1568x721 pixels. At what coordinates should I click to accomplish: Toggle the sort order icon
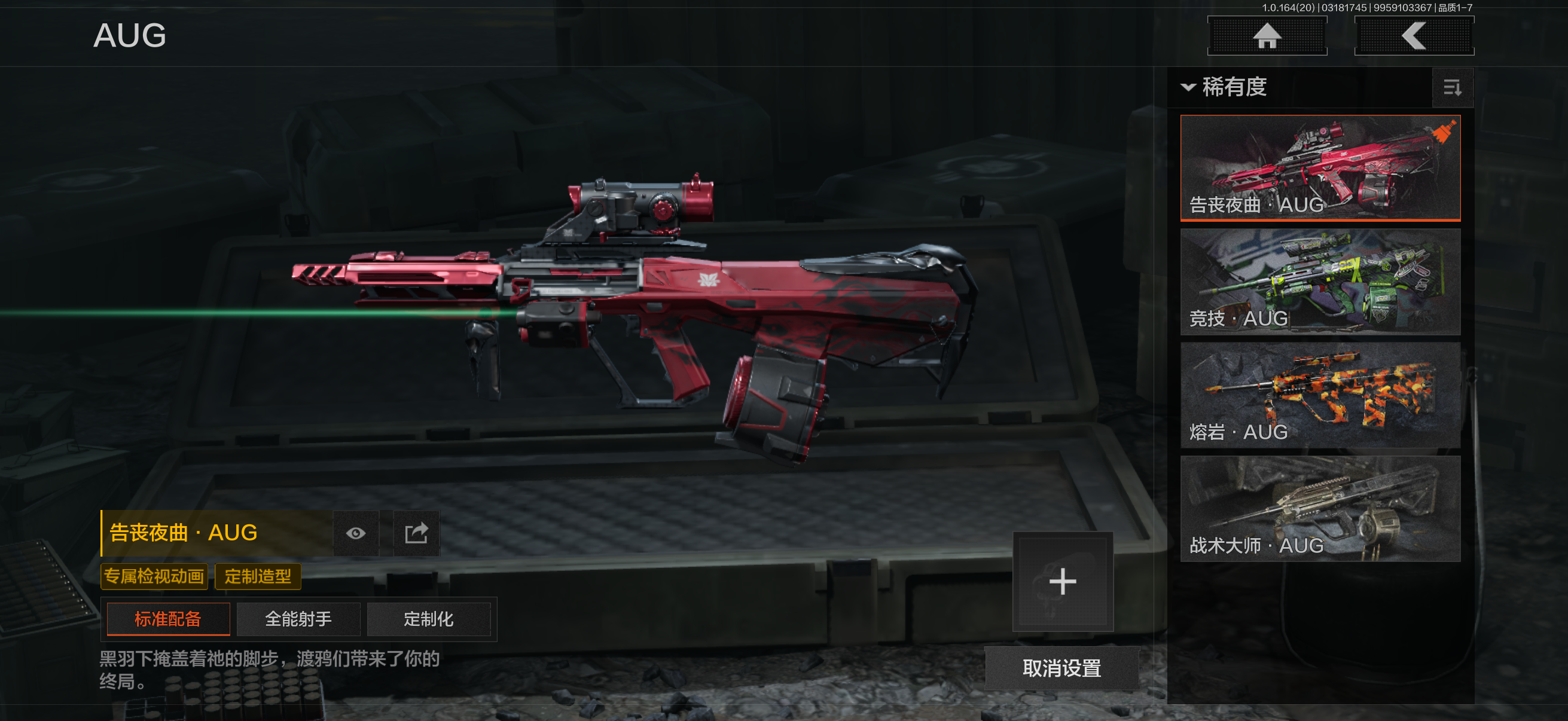point(1452,88)
